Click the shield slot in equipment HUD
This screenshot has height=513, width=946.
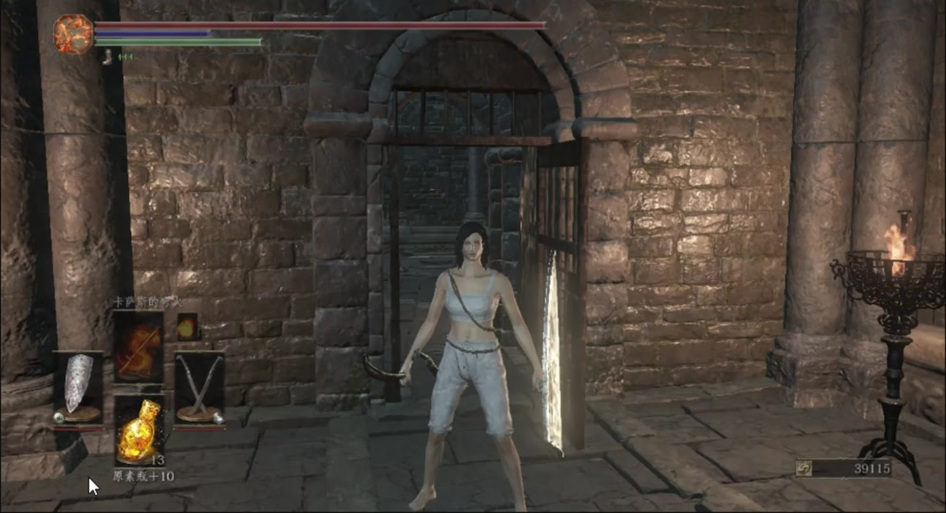77,385
